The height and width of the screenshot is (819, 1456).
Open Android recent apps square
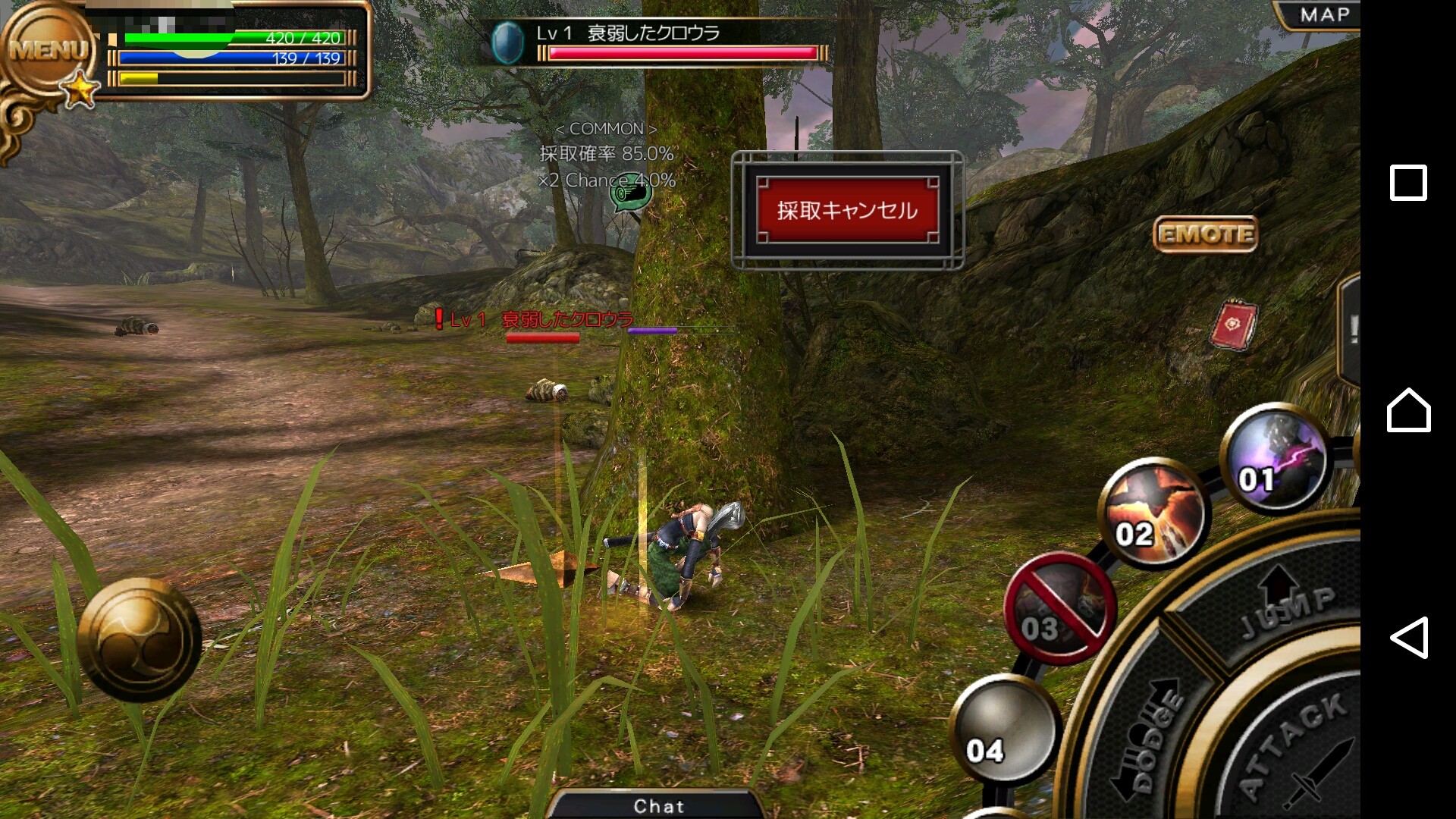pos(1408,183)
